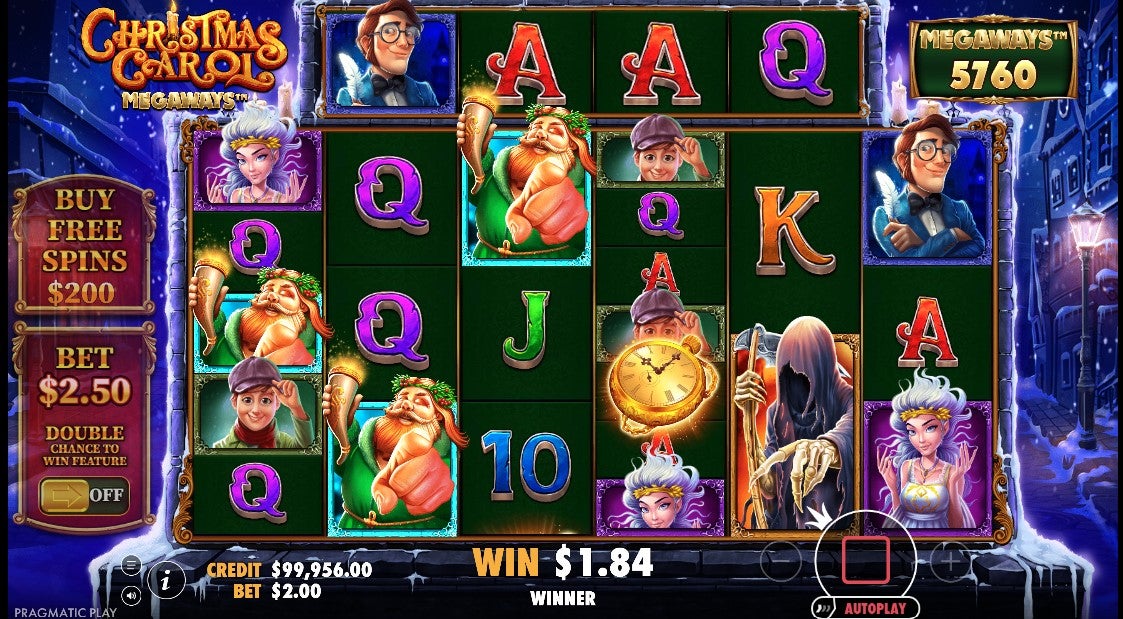Viewport: 1123px width, 619px height.
Task: Increase the bet with the plus button
Action: (x=949, y=562)
